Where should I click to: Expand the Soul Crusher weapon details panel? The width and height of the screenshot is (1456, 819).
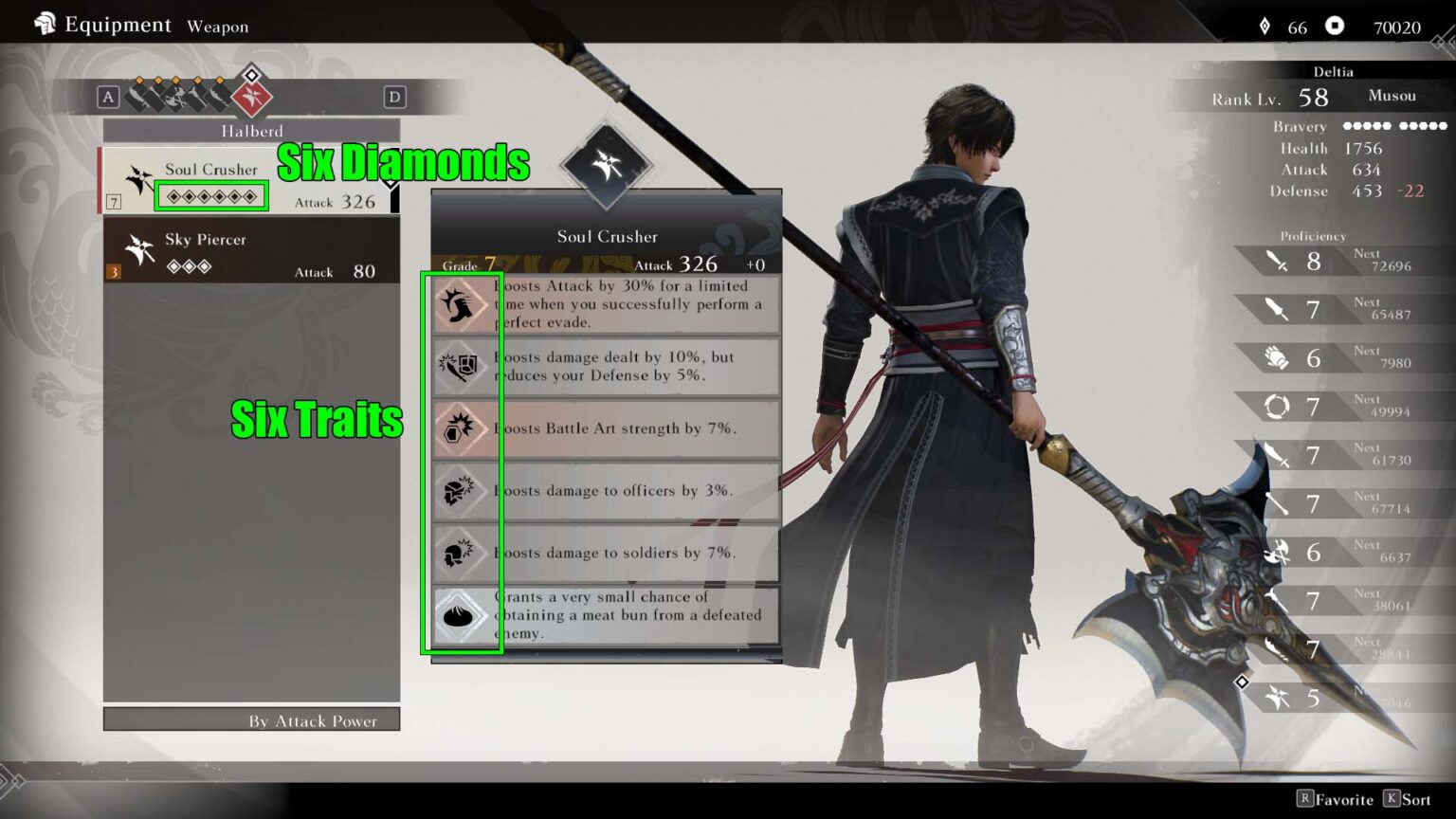click(x=607, y=236)
